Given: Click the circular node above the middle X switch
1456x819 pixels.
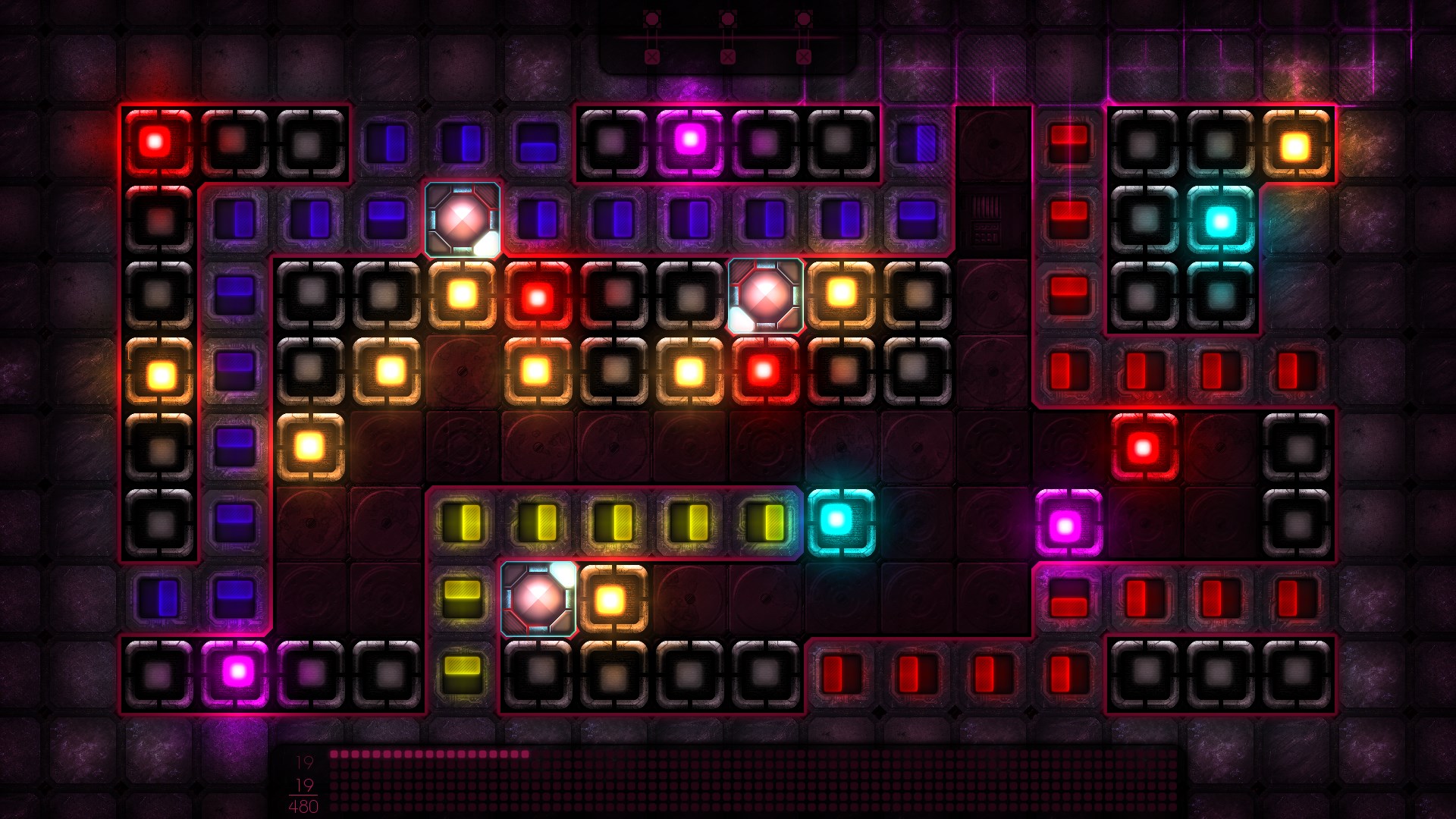Looking at the screenshot, I should point(728,19).
